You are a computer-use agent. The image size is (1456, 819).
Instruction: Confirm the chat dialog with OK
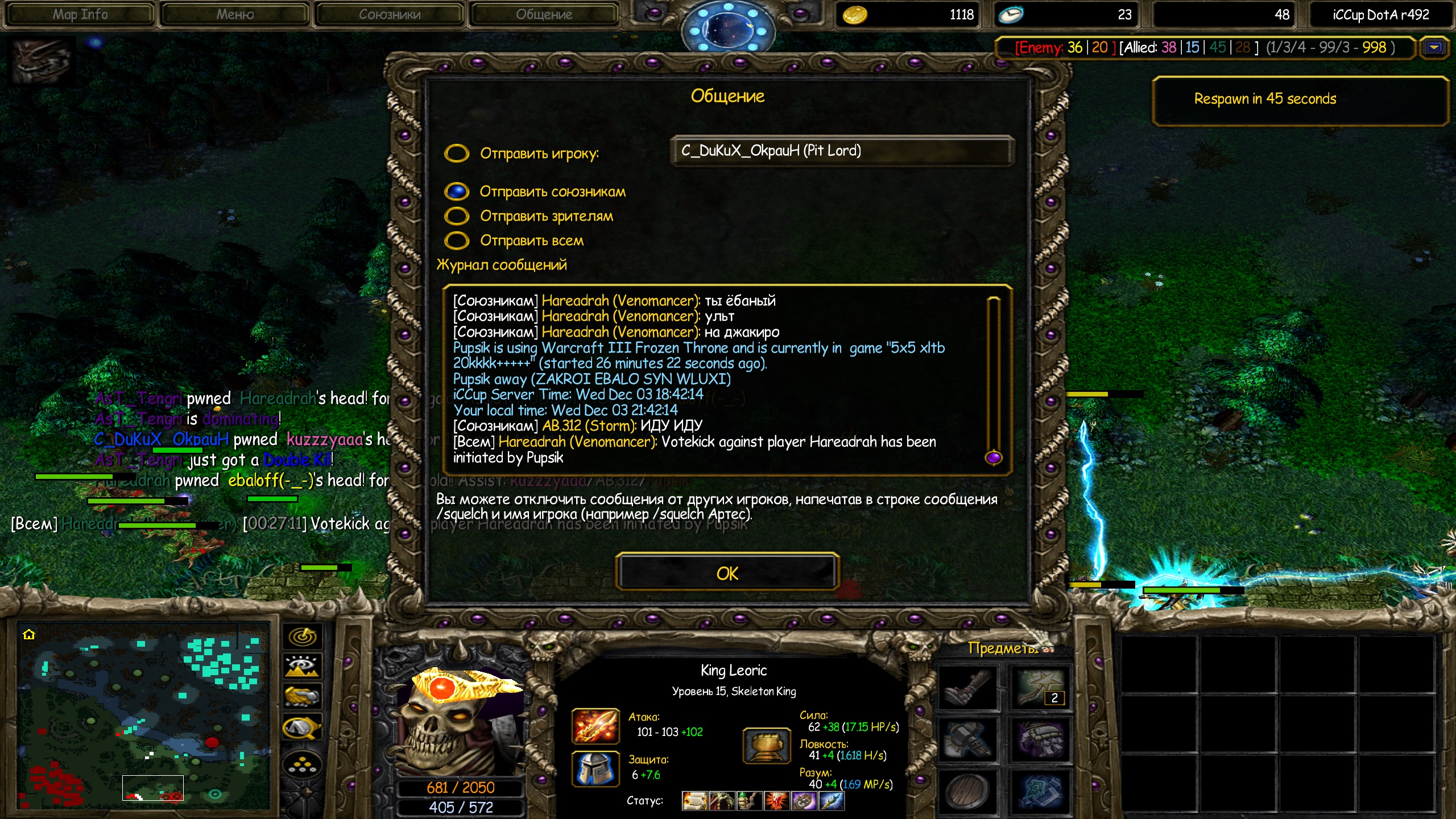(727, 573)
